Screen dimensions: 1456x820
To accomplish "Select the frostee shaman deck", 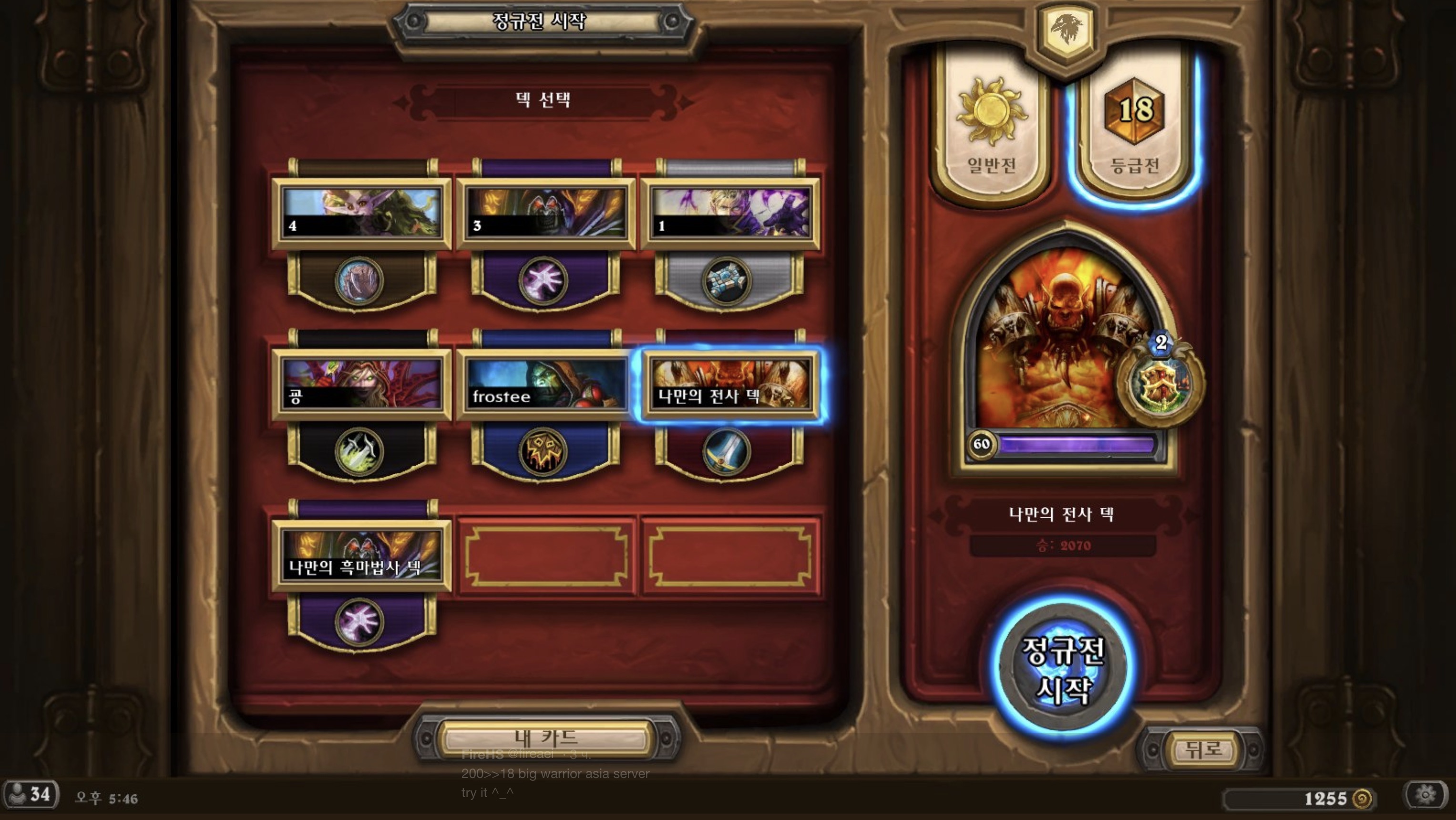I will pyautogui.click(x=545, y=385).
